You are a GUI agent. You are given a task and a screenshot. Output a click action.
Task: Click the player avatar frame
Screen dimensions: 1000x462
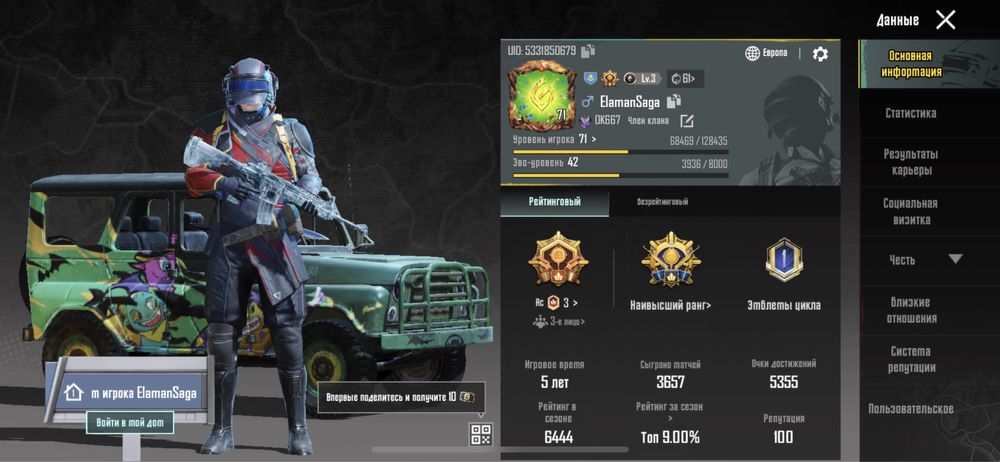538,95
